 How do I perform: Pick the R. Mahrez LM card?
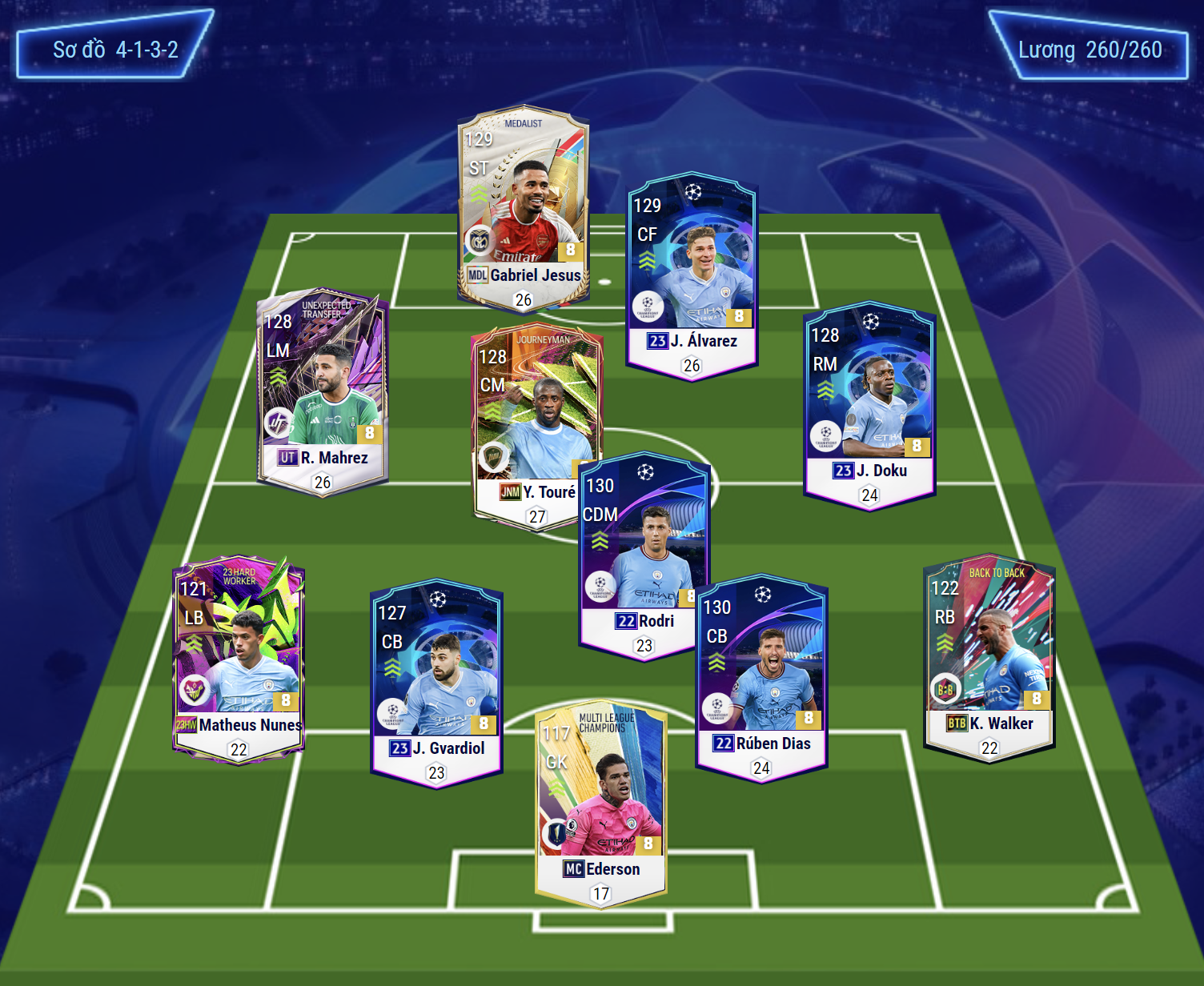(323, 392)
